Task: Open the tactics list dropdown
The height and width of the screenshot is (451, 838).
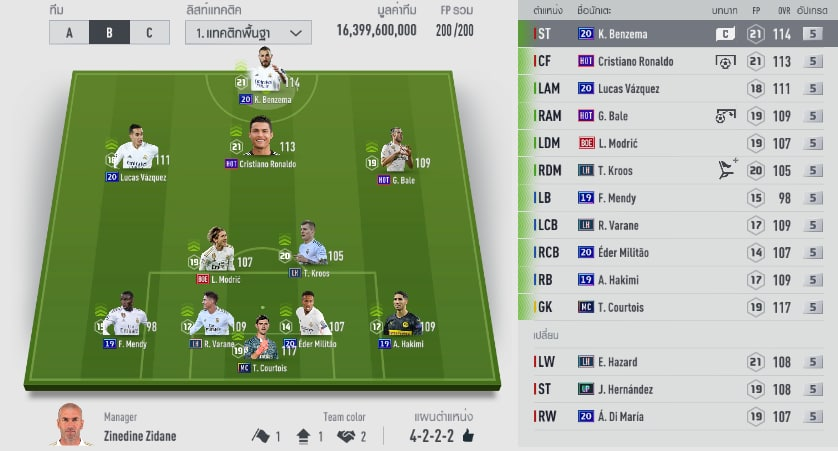Action: coord(247,32)
